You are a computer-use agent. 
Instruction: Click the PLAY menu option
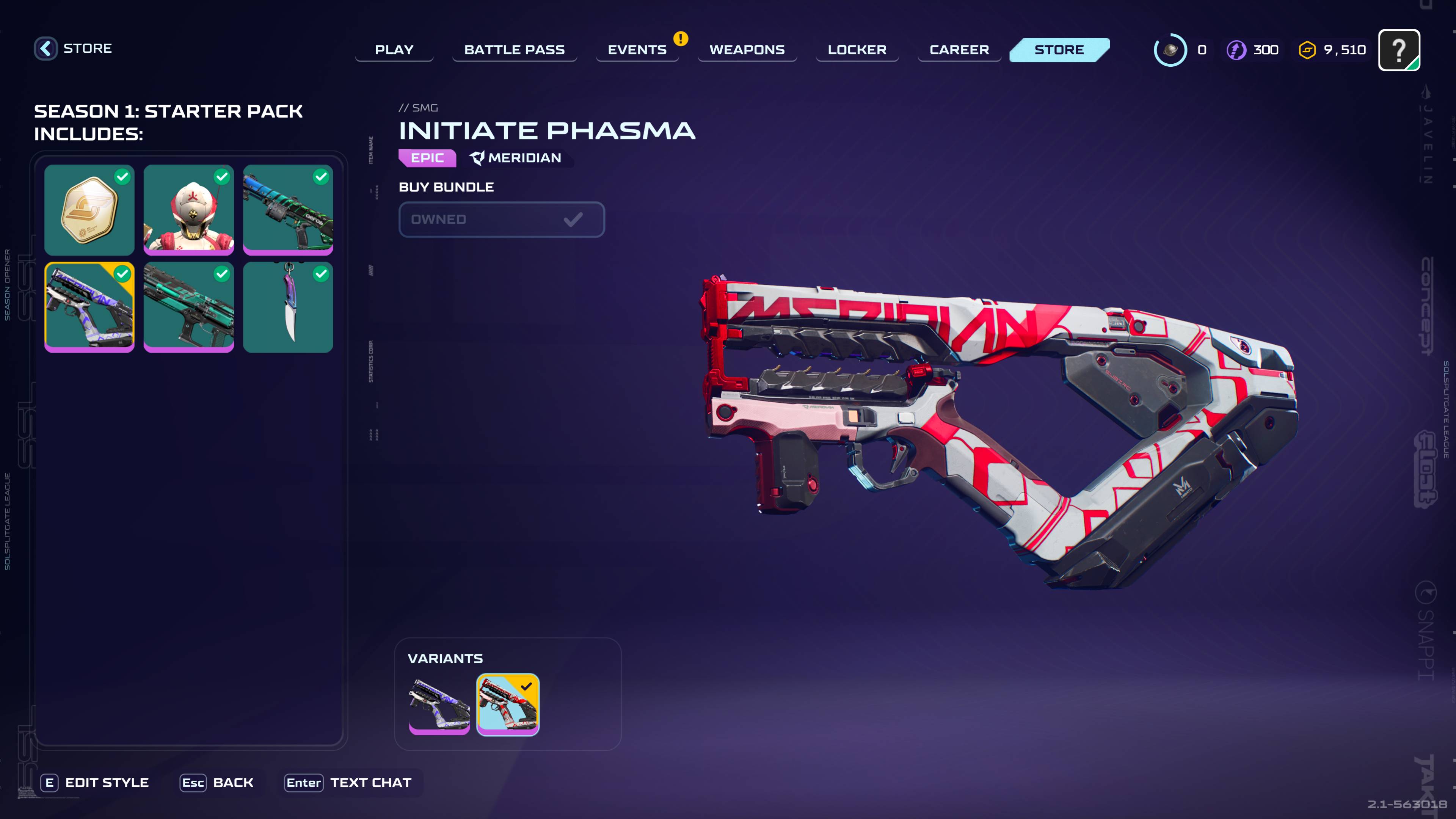[x=394, y=50]
